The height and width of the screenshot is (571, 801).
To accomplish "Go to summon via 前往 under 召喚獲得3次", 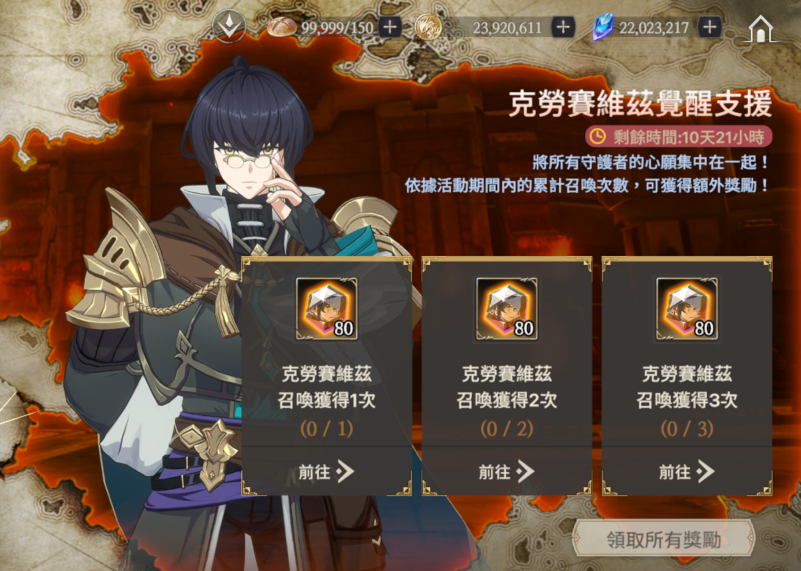I will [x=687, y=472].
